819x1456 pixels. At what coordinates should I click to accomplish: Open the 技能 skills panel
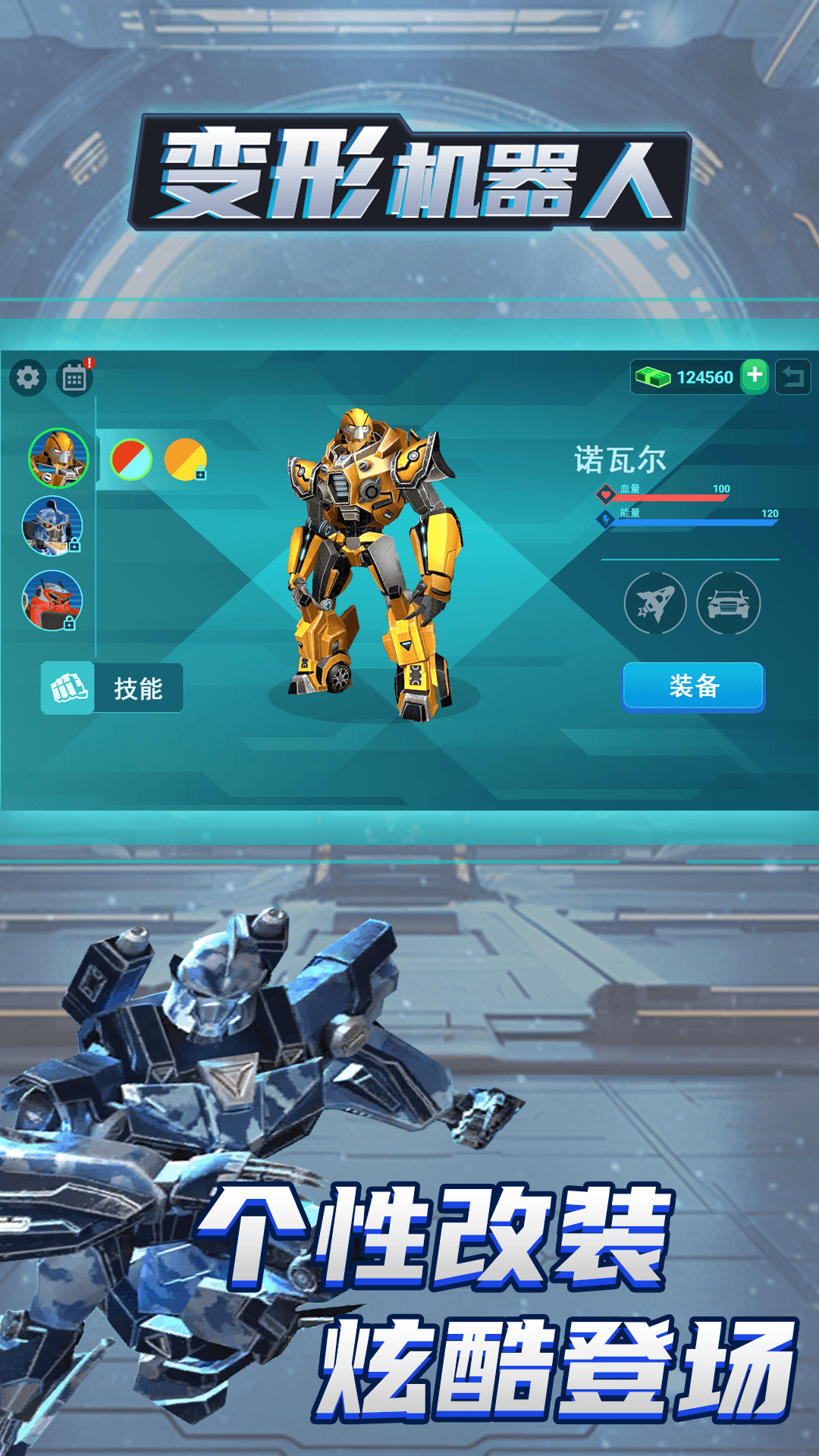(x=112, y=688)
